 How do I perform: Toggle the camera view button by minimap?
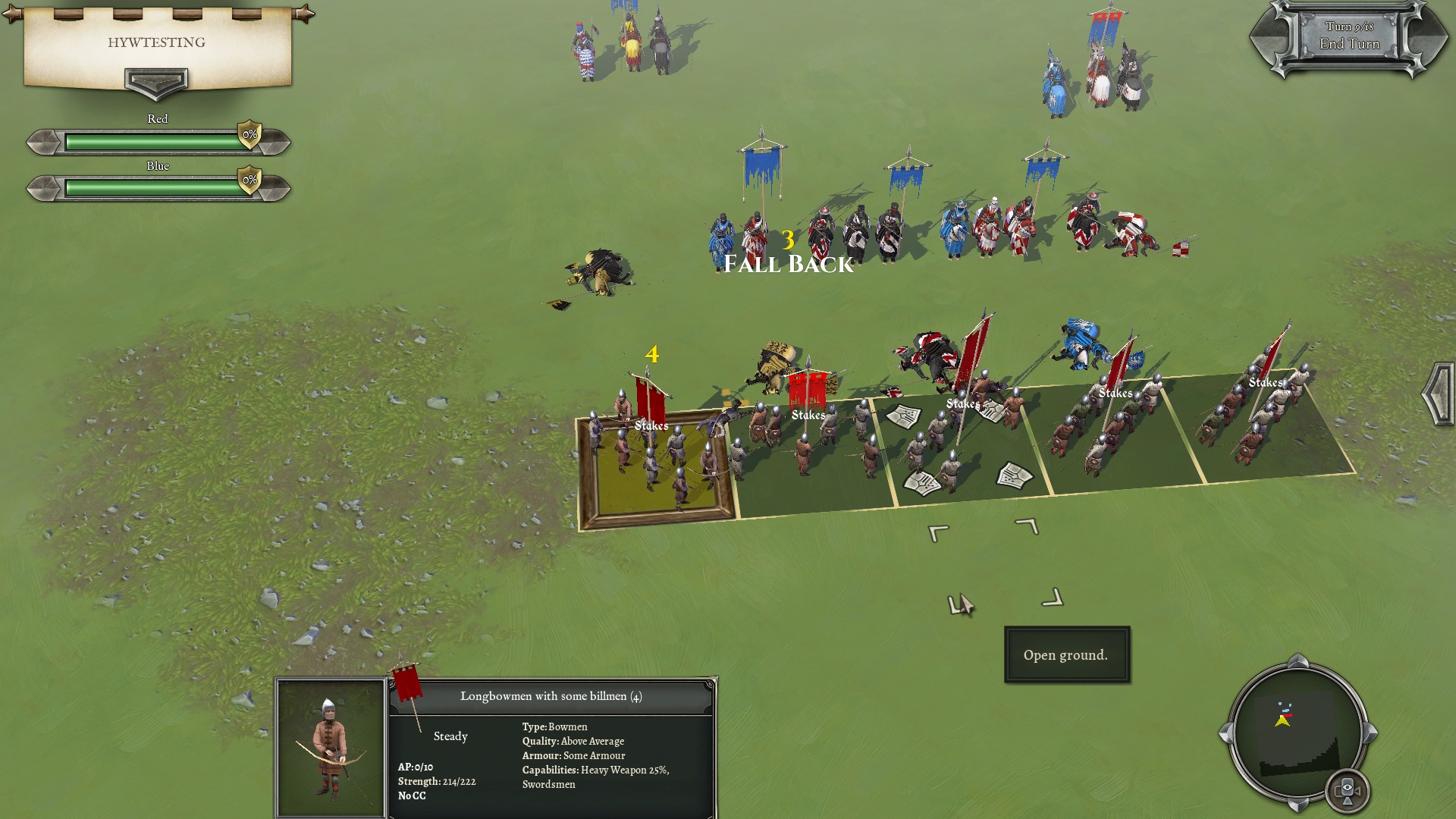coord(1347,790)
